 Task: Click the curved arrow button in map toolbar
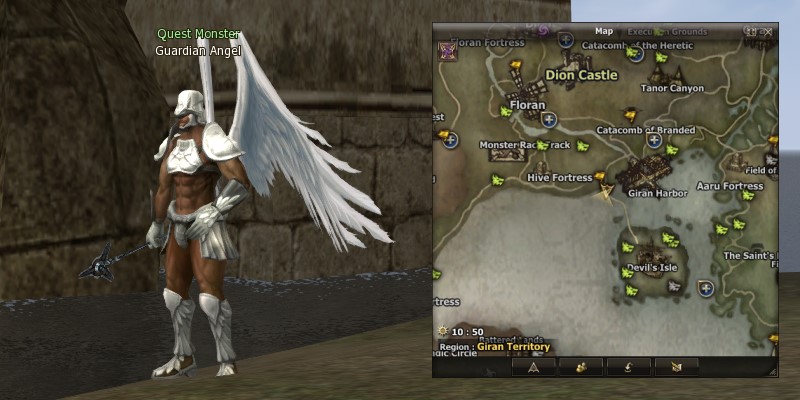coord(627,367)
